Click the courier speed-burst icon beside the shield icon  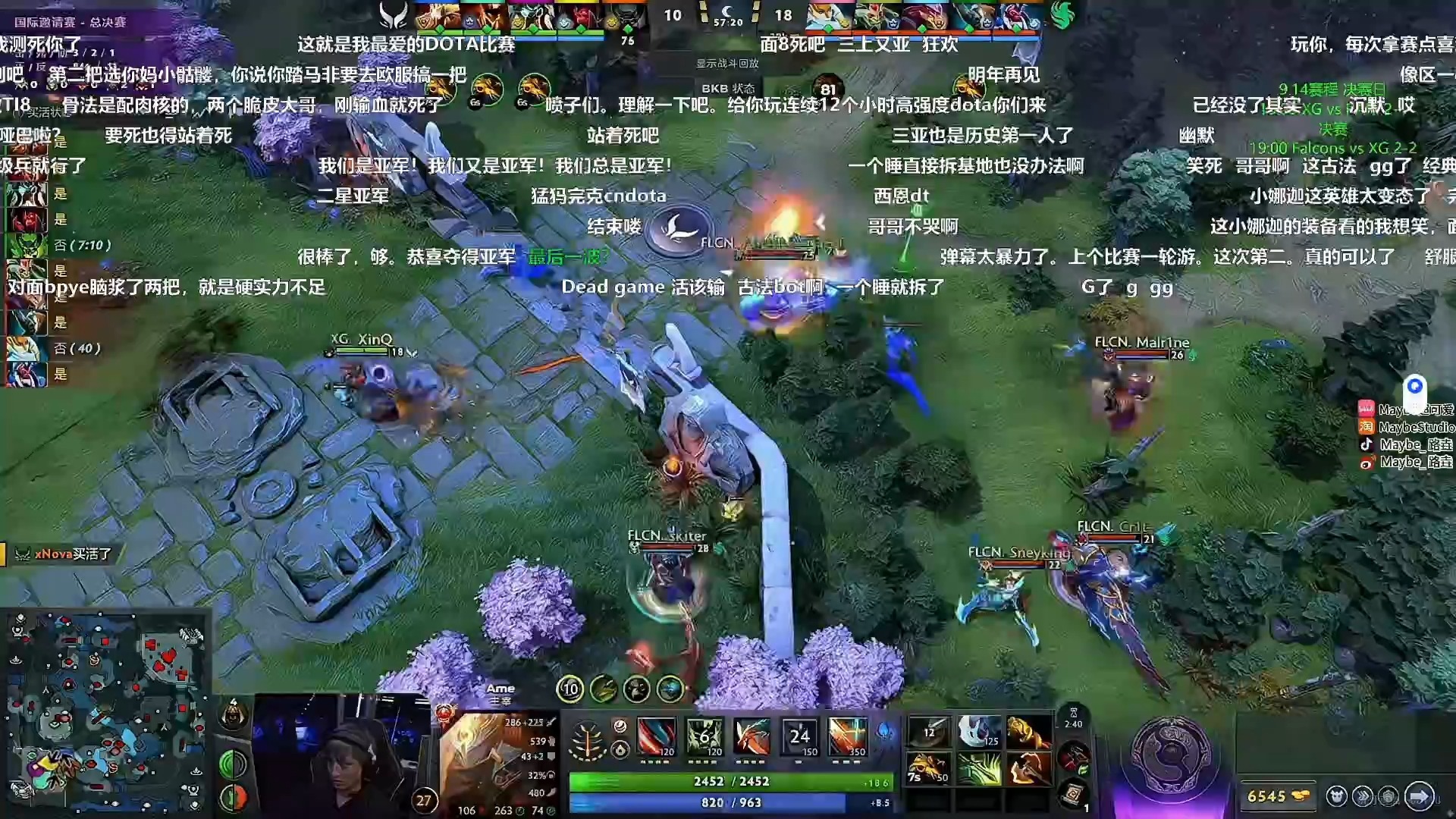pos(1363,797)
